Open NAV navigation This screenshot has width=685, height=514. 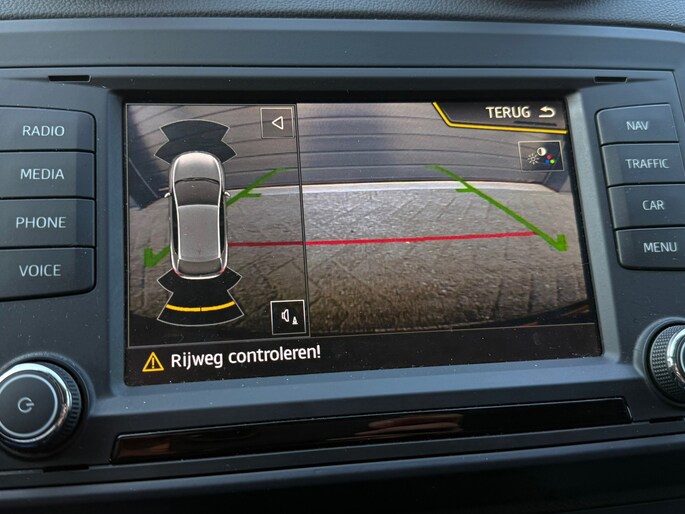(637, 125)
